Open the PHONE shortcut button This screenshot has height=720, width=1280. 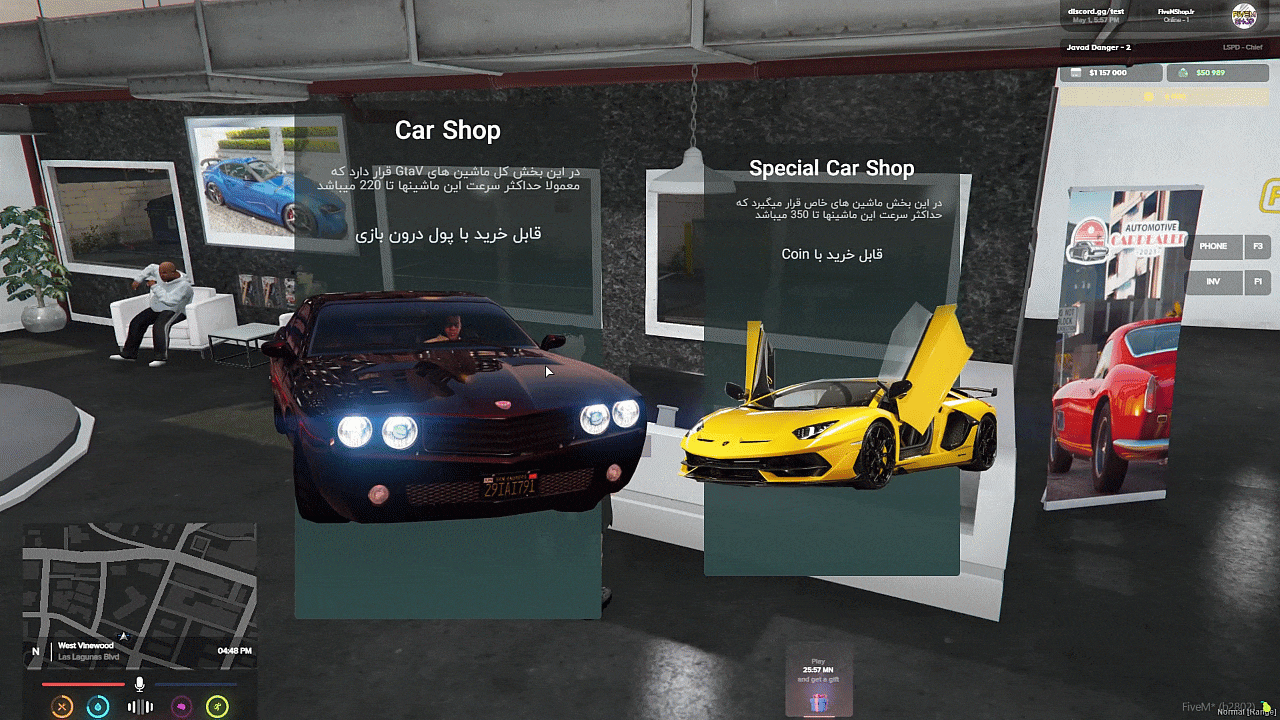tap(1213, 247)
